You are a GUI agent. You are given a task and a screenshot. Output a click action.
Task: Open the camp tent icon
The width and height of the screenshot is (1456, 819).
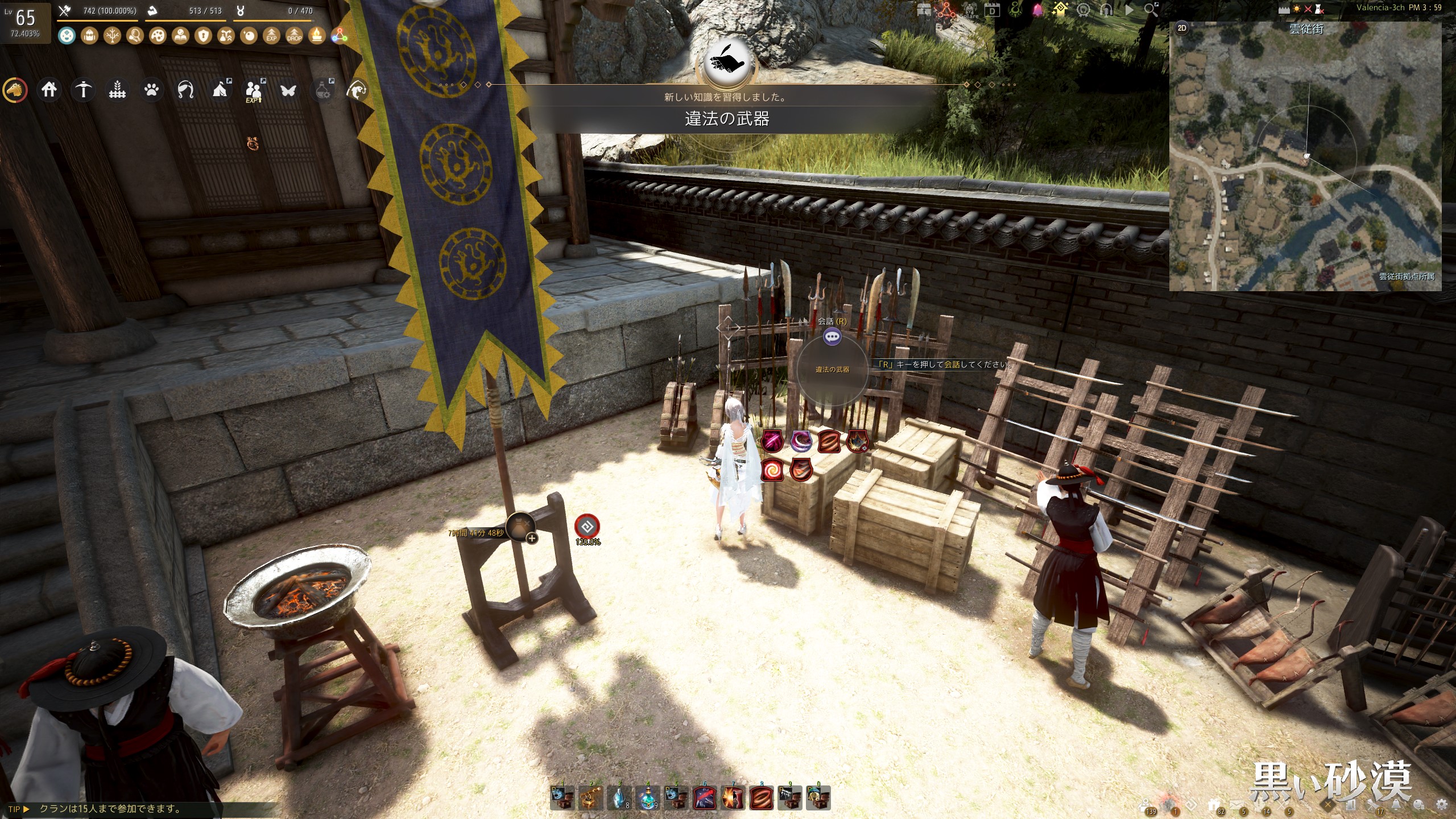(x=220, y=90)
